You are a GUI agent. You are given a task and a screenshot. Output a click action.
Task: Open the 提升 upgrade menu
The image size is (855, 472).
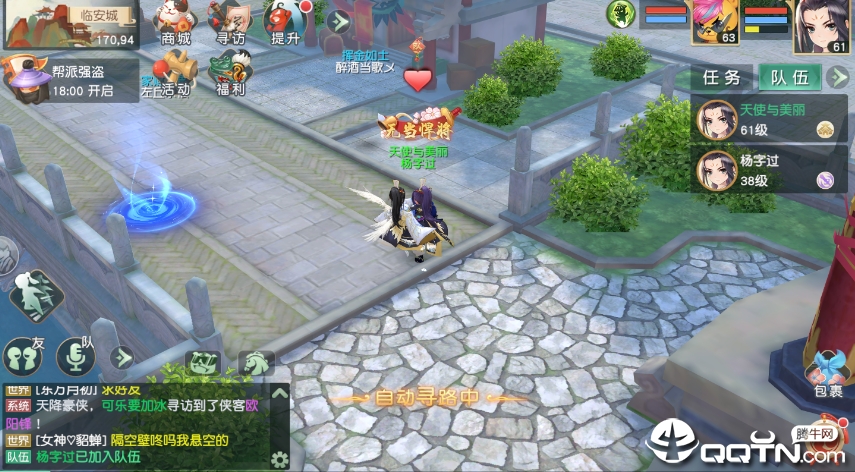[287, 23]
